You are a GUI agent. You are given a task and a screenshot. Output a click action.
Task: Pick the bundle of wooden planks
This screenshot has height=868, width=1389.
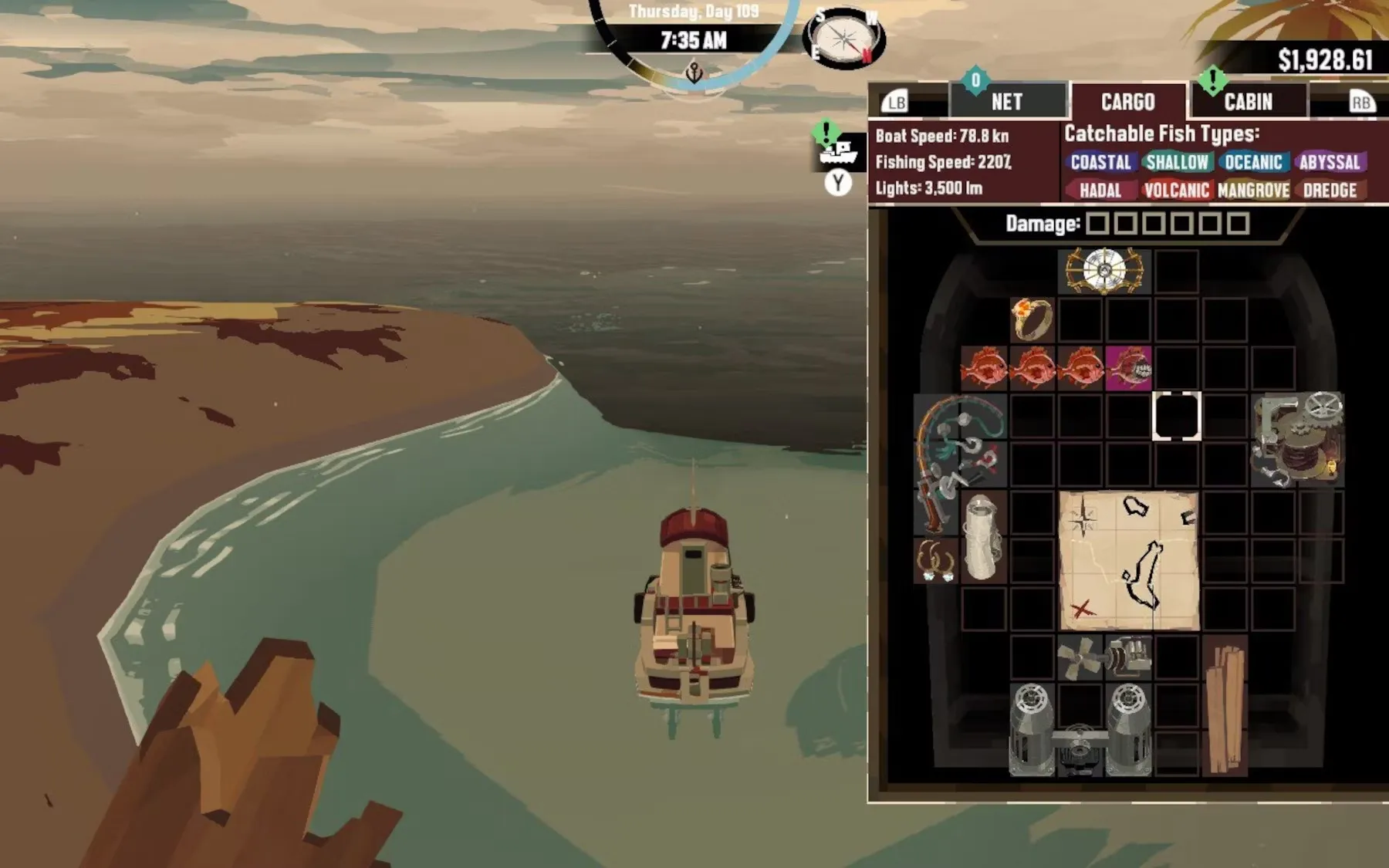pyautogui.click(x=1225, y=706)
